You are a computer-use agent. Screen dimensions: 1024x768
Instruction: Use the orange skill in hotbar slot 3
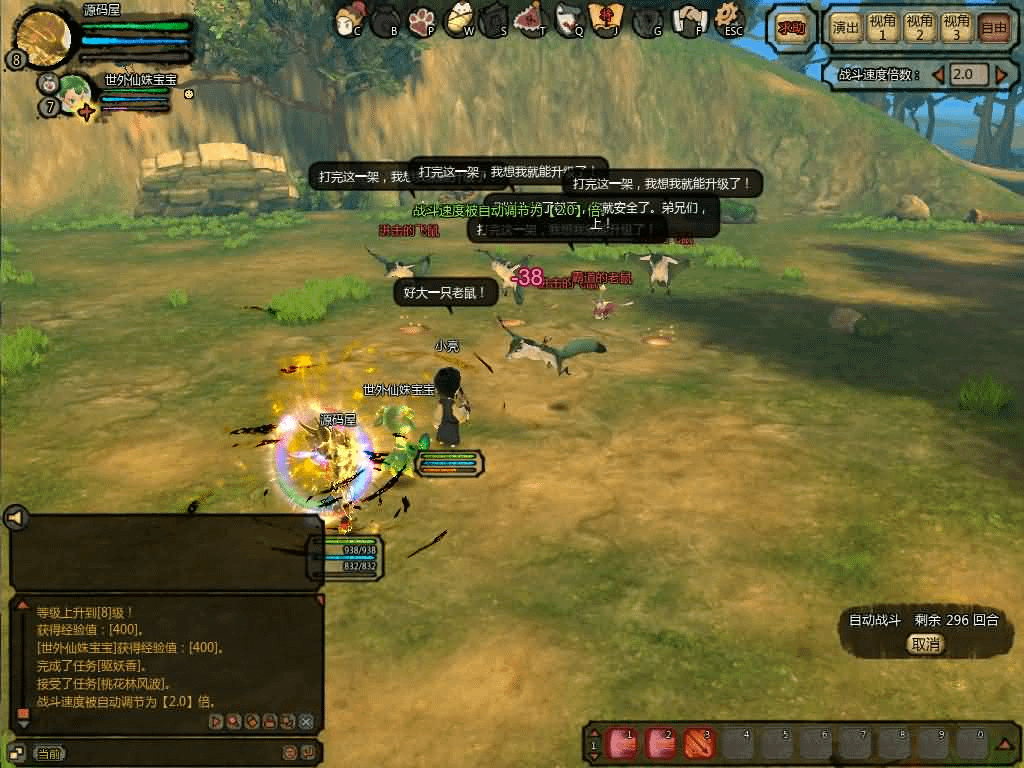click(x=698, y=744)
